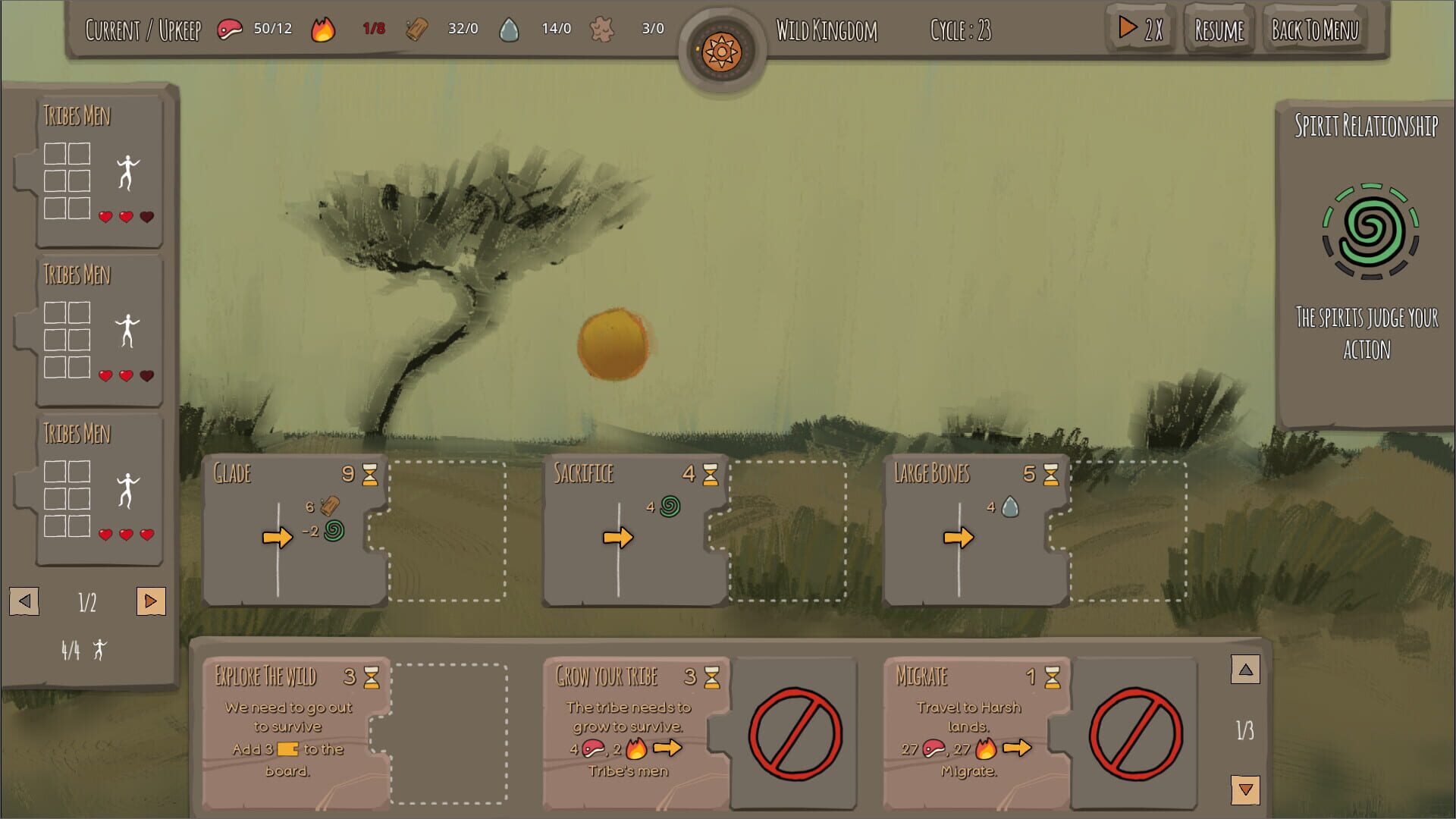Click the up arrow beside the action card list
1456x819 pixels.
click(1244, 670)
